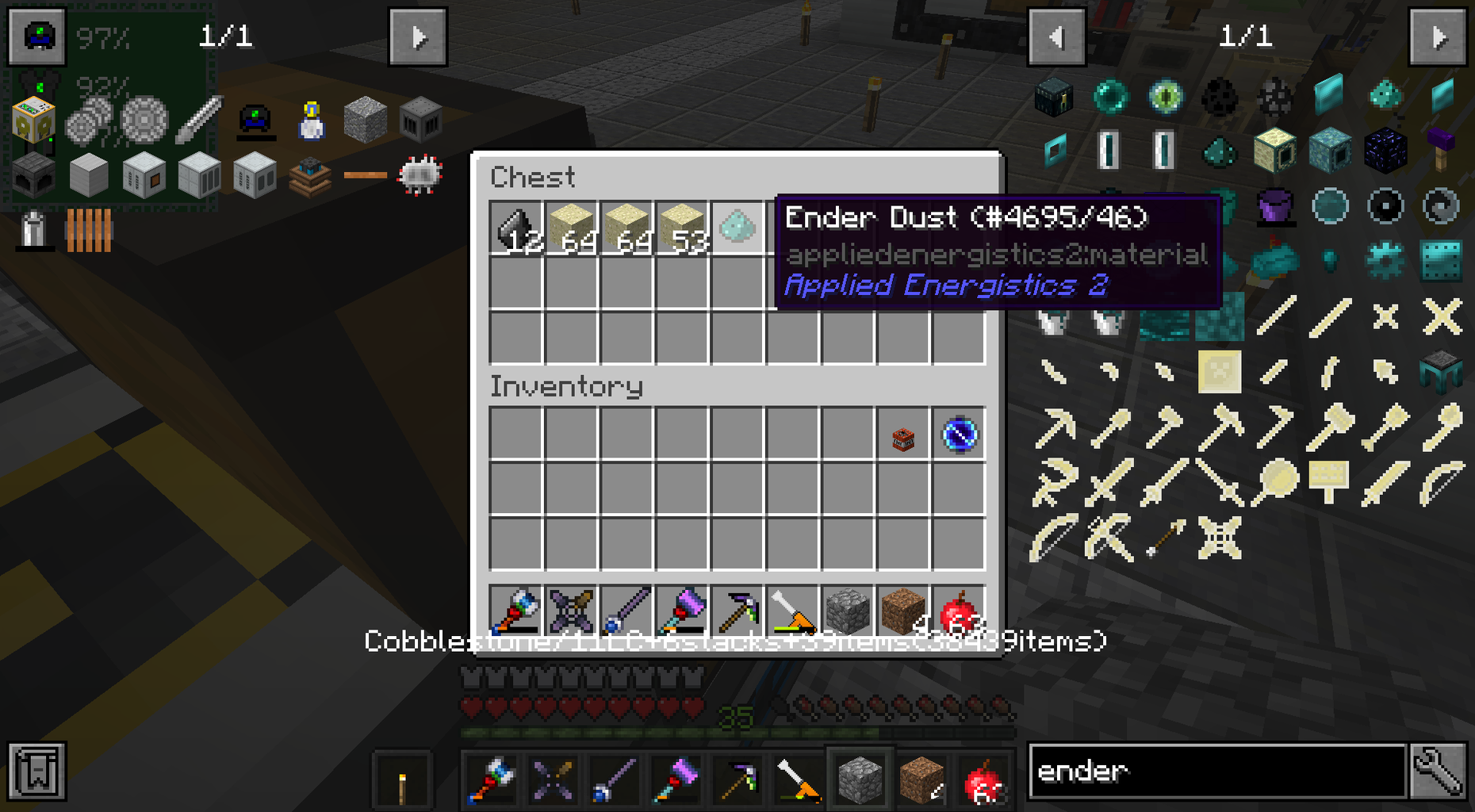Click the previous page arrow on the item list

(1058, 36)
